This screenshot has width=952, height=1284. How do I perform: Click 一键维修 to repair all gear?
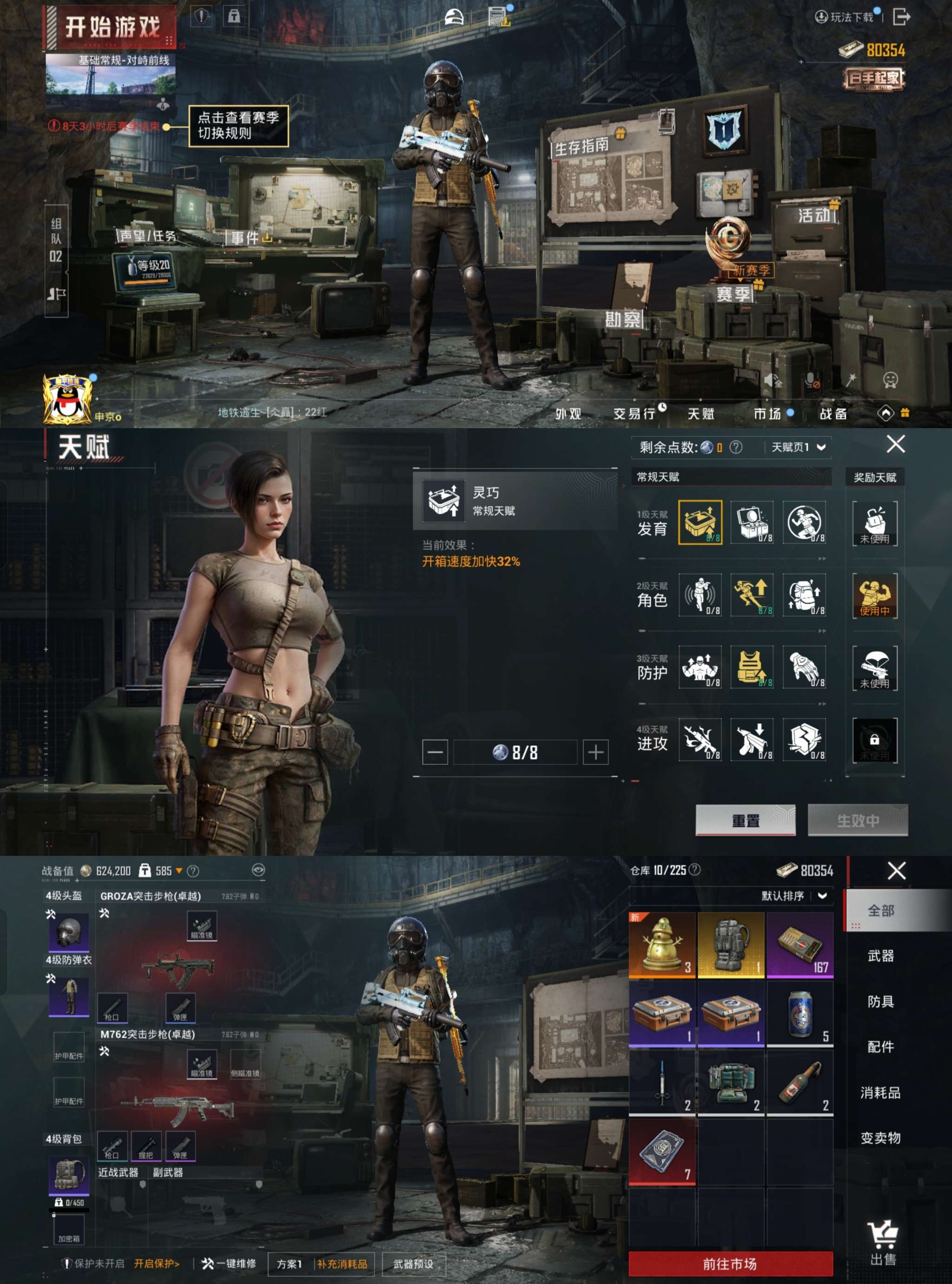click(x=229, y=1263)
